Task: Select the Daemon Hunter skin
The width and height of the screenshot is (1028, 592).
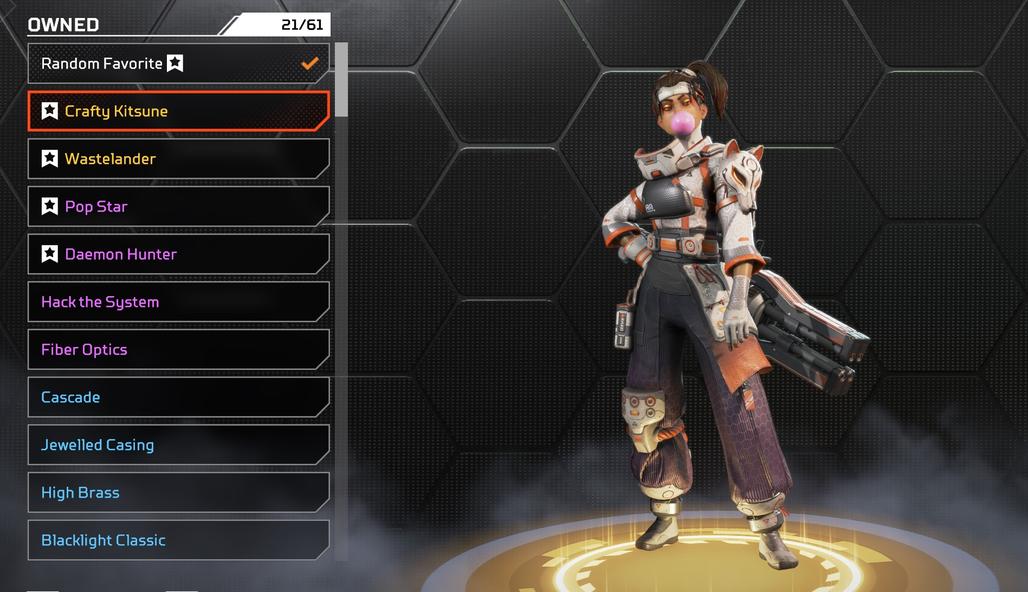Action: click(178, 254)
